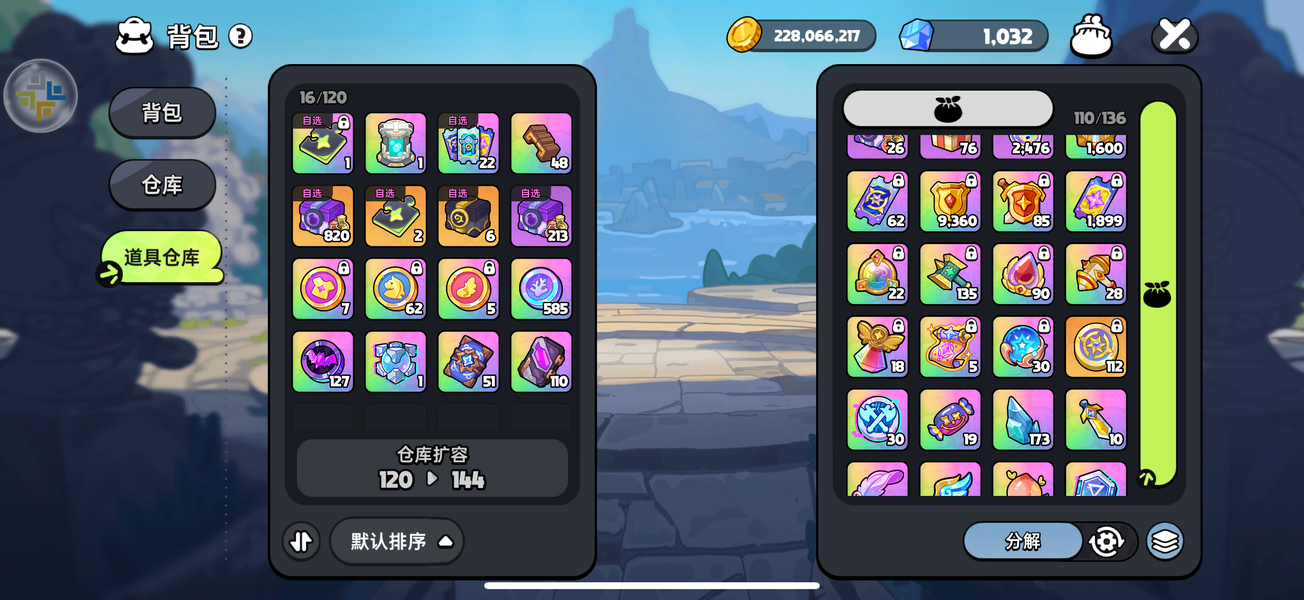Image resolution: width=1304 pixels, height=600 pixels.
Task: Select the card stack item with 22
Action: (x=468, y=143)
